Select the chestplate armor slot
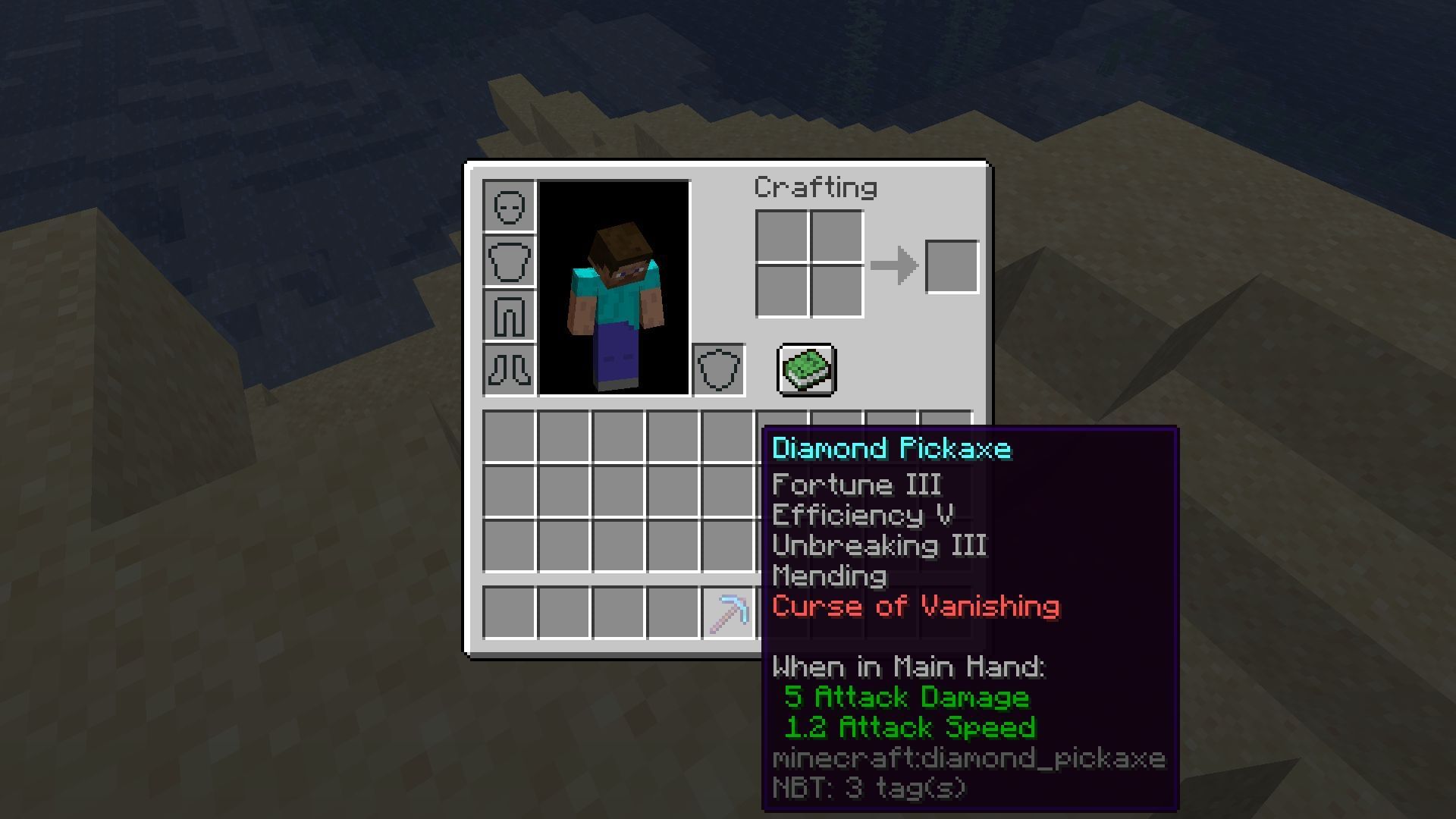The image size is (1456, 819). click(509, 262)
